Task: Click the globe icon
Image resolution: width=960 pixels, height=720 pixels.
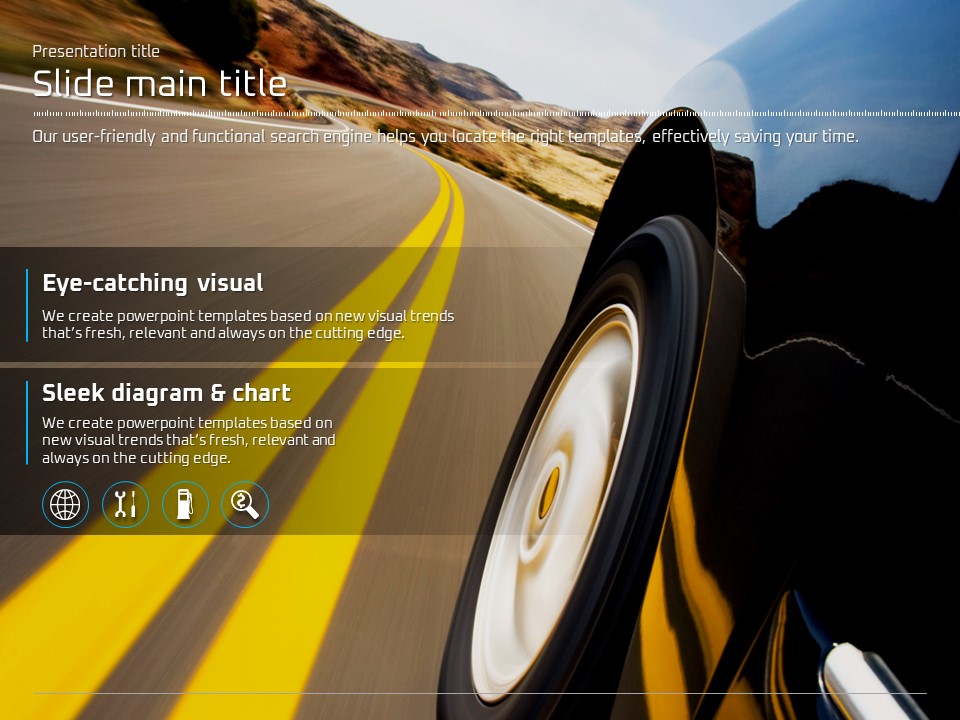Action: (65, 504)
